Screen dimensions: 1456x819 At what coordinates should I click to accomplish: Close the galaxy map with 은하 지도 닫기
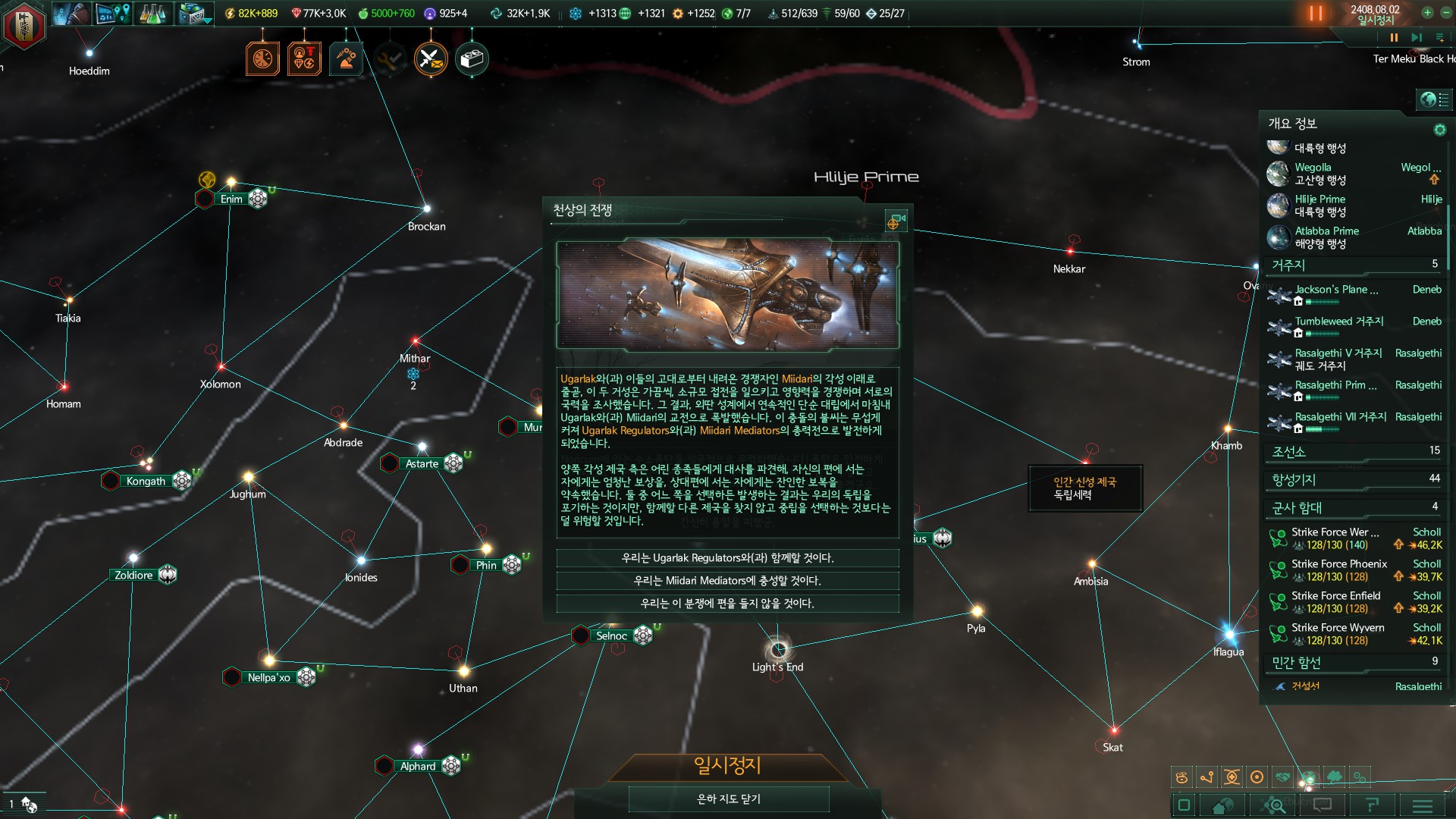[728, 799]
